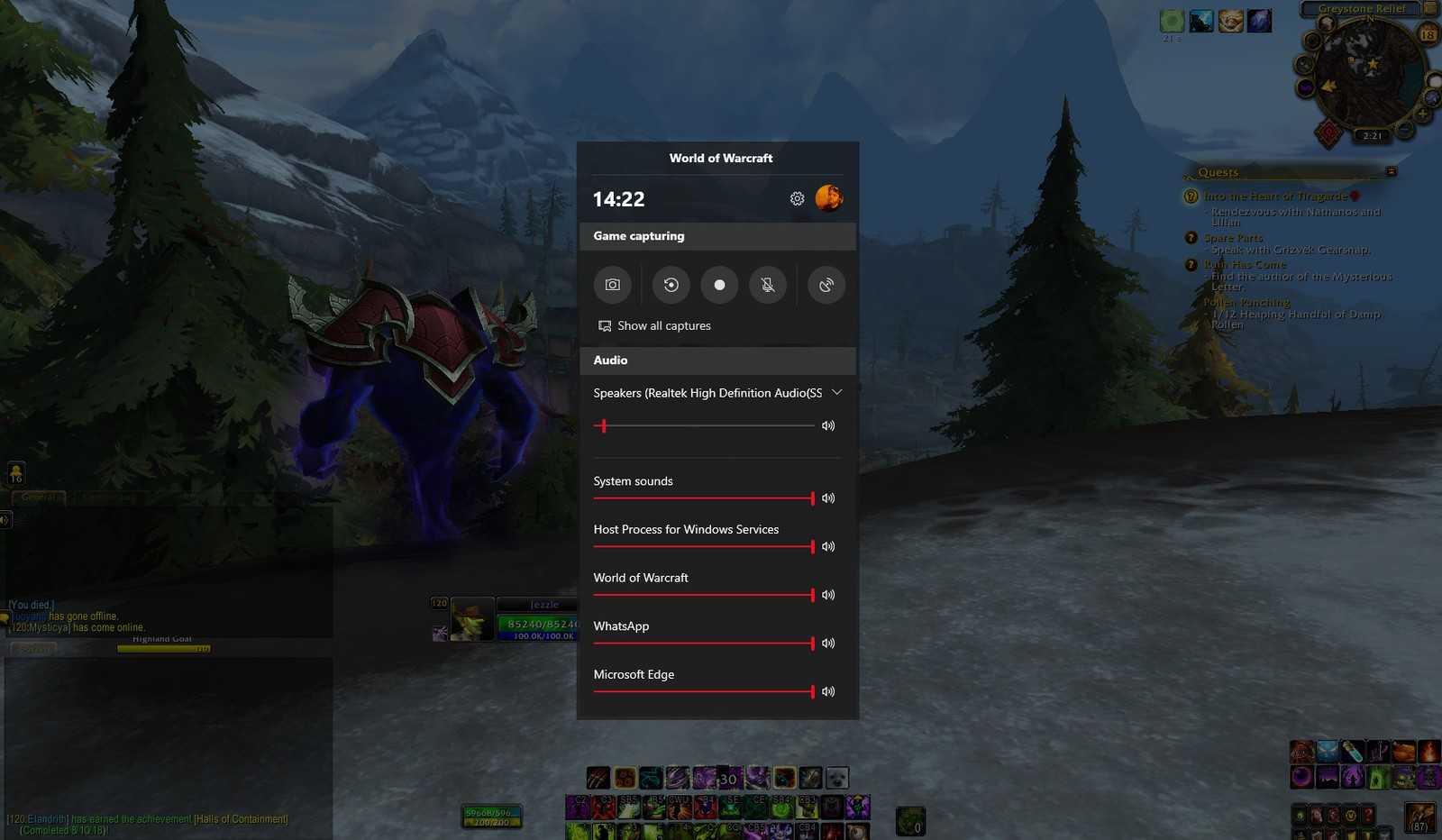
Task: Take a screenshot with the camera button
Action: click(613, 285)
